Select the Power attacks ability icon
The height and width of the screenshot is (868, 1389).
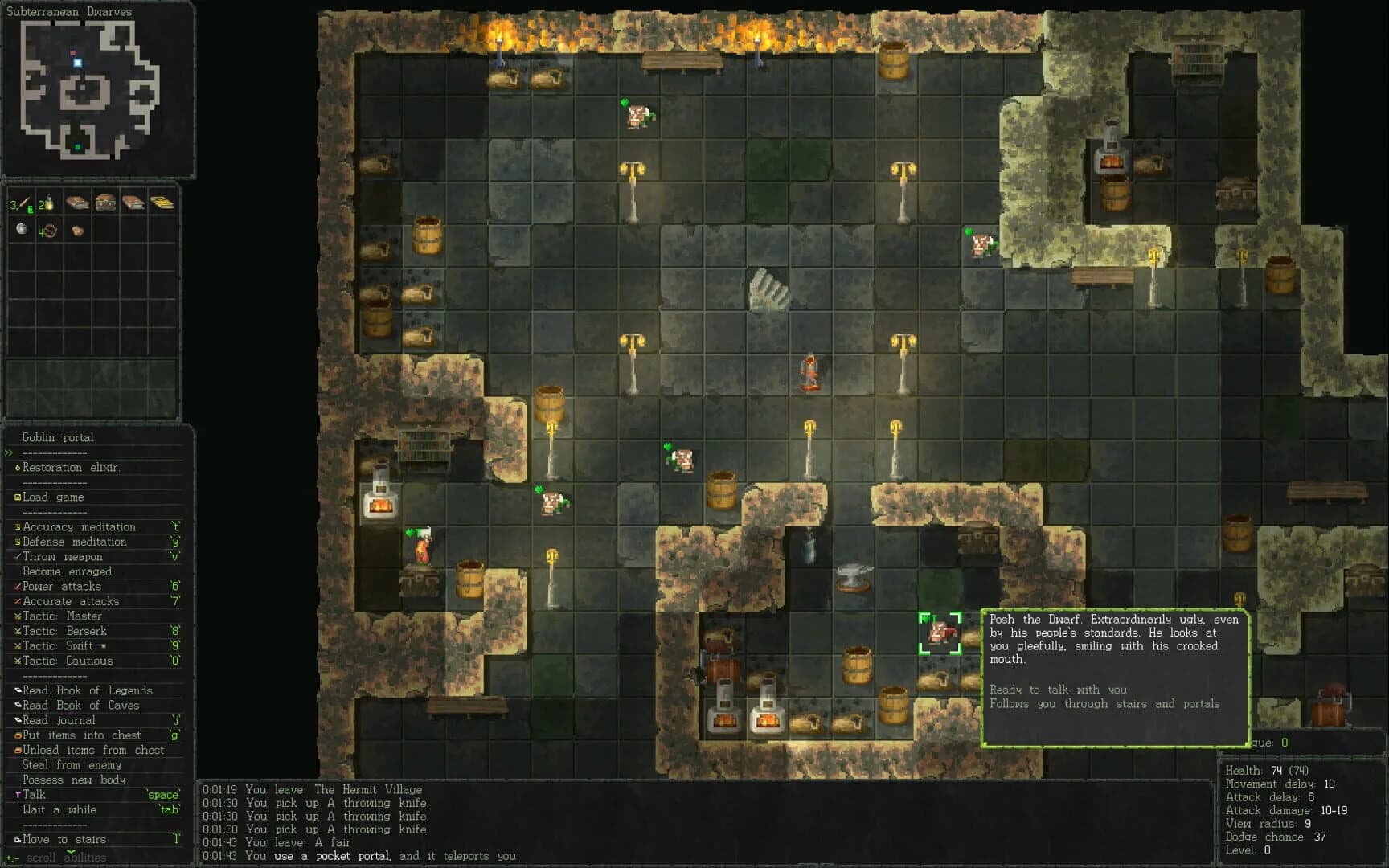(x=18, y=586)
